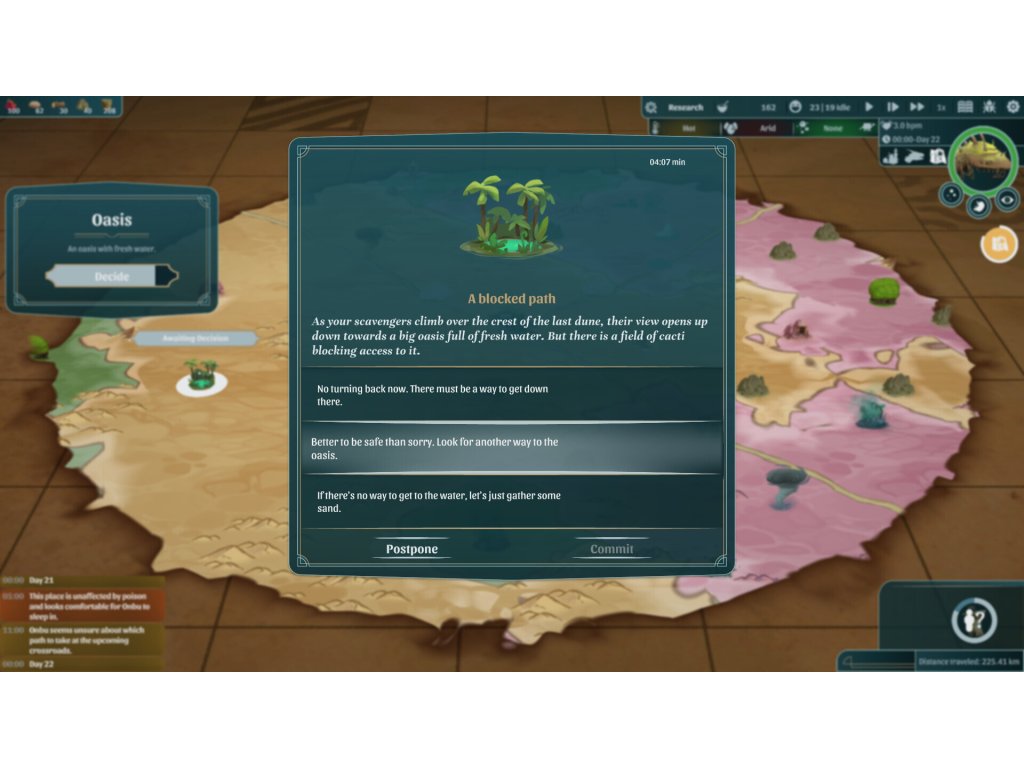Image resolution: width=1024 pixels, height=768 pixels.
Task: Open the book-shaped journal icon
Action: click(x=965, y=107)
